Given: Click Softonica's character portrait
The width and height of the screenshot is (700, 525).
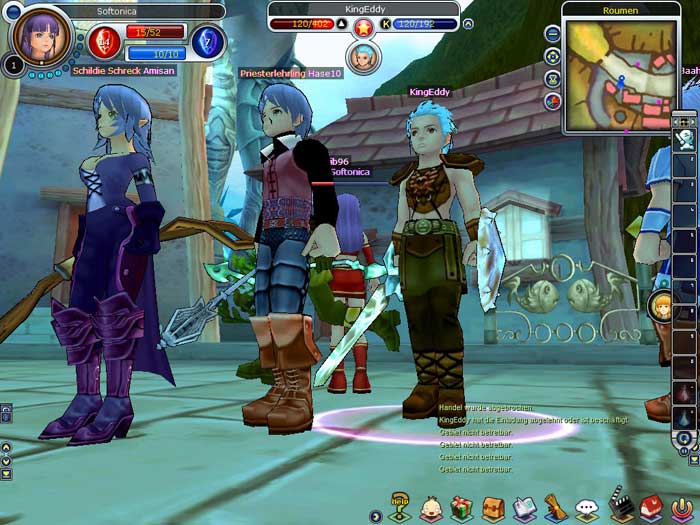Looking at the screenshot, I should pos(42,35).
